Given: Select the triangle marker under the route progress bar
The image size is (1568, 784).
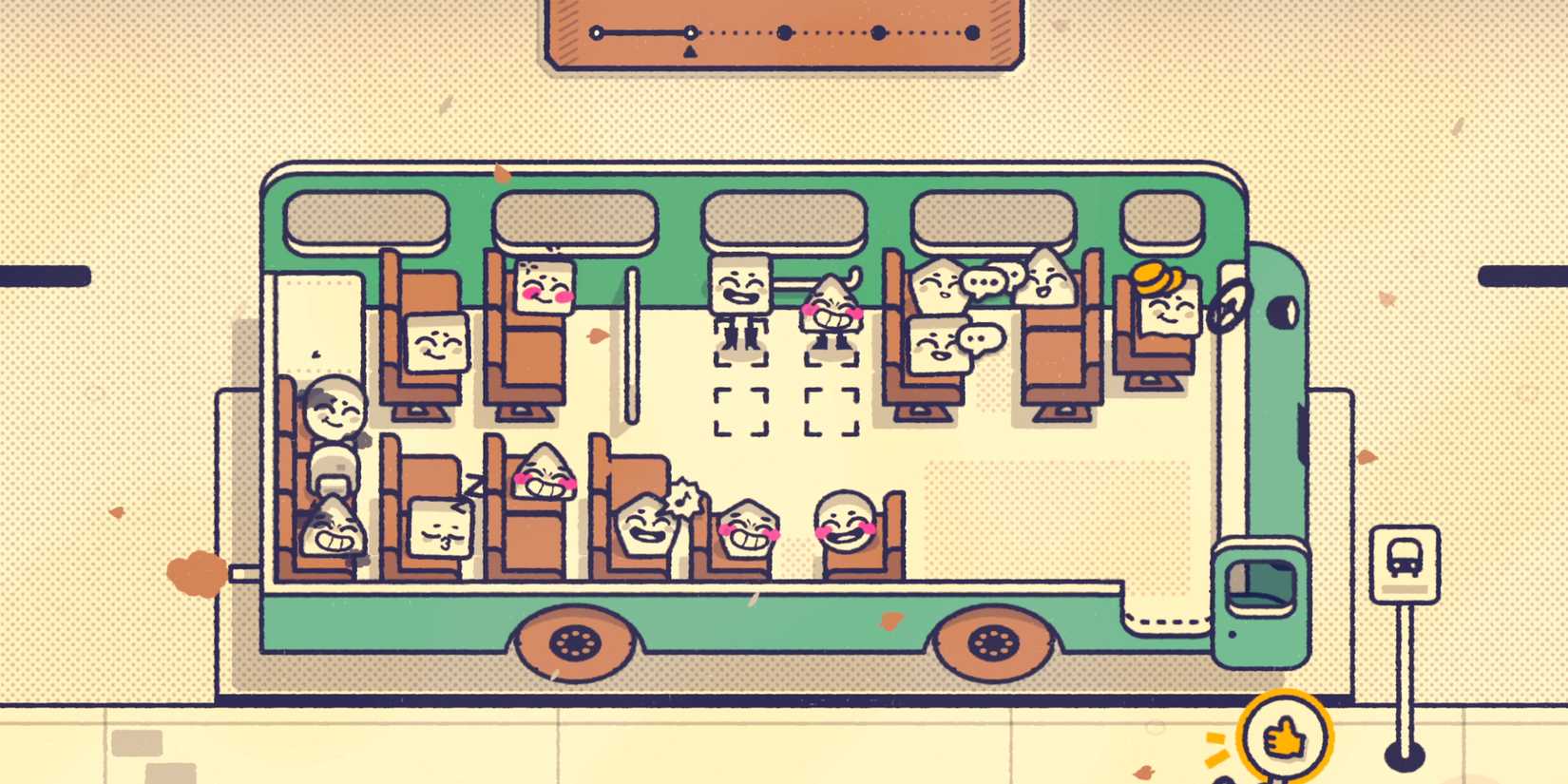Looking at the screenshot, I should pyautogui.click(x=690, y=49).
